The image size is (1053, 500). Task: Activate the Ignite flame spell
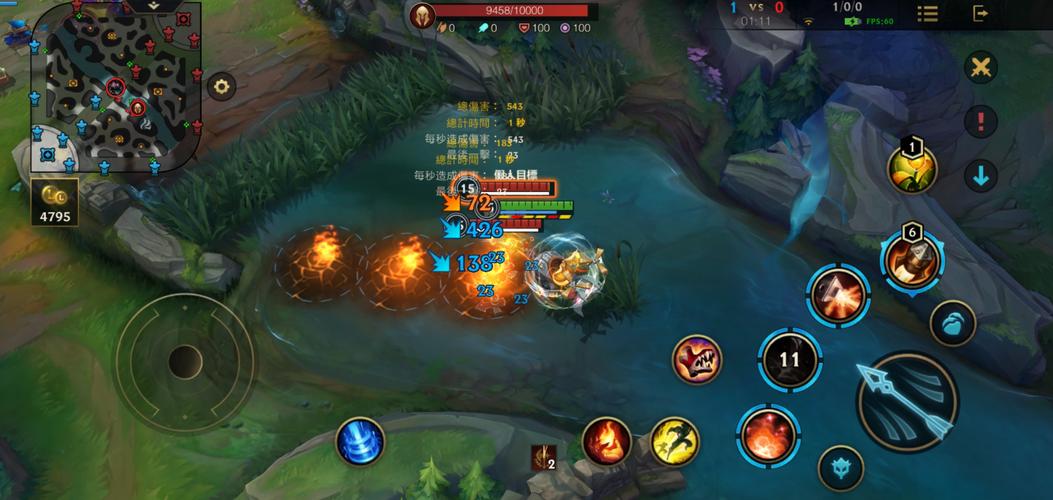(x=607, y=441)
